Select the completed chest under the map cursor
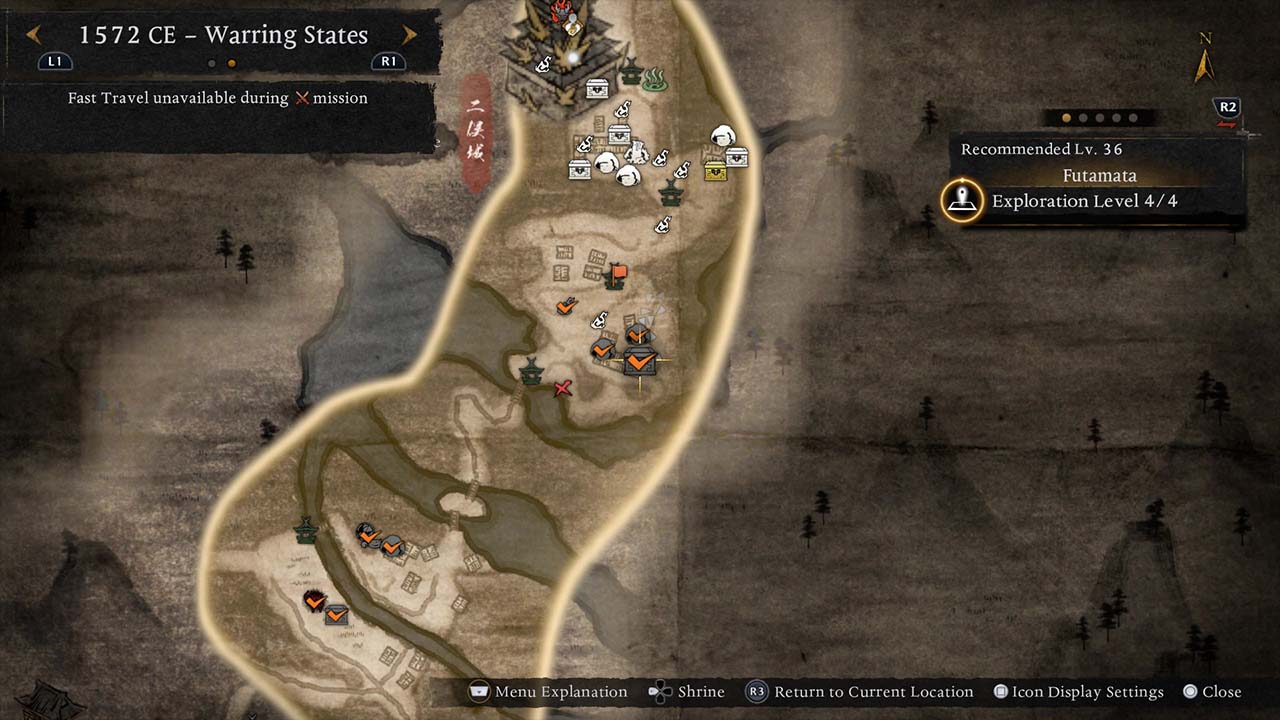The width and height of the screenshot is (1280, 720). (x=639, y=361)
